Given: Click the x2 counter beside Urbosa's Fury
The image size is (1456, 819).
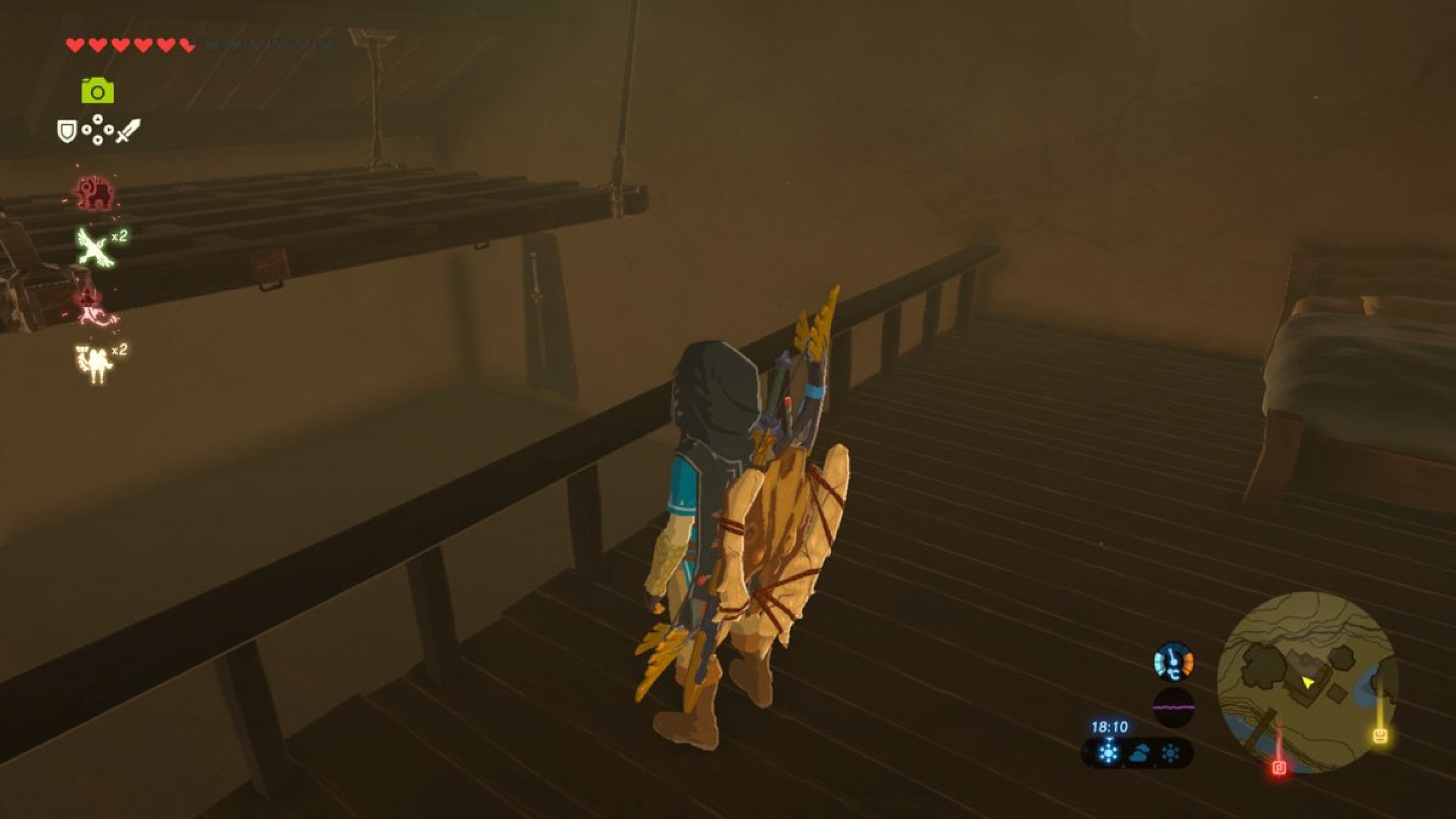Looking at the screenshot, I should pyautogui.click(x=120, y=350).
